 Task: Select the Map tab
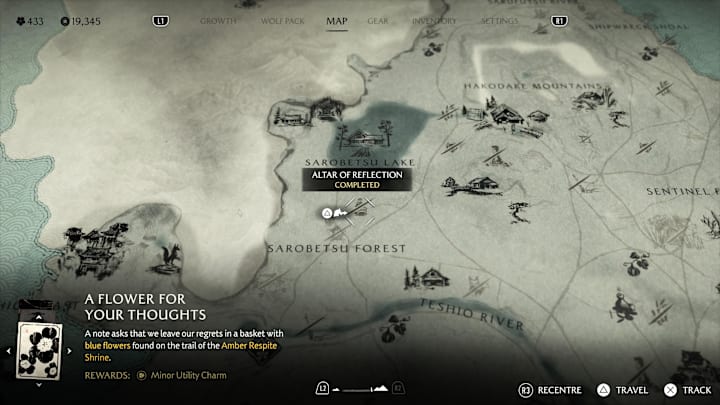(x=337, y=20)
